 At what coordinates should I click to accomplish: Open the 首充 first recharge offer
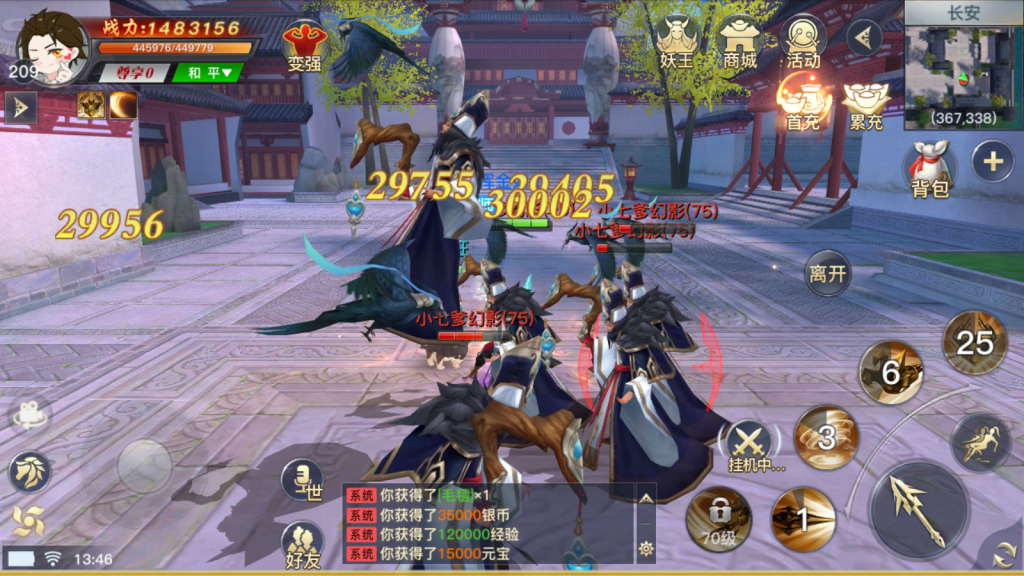tap(802, 104)
